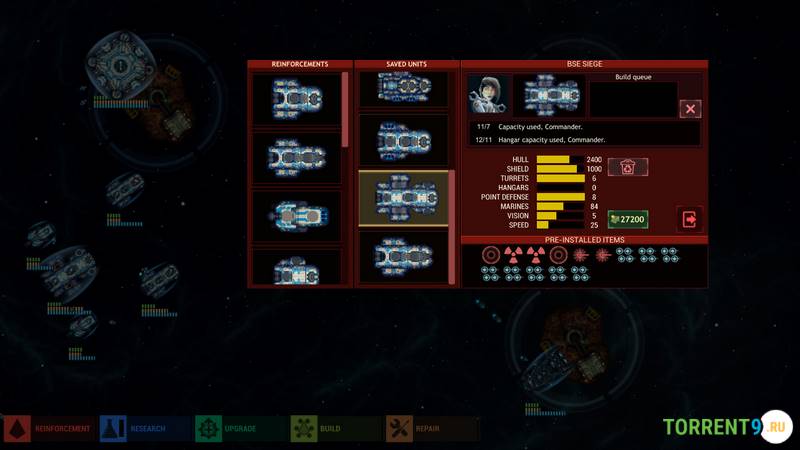Open the Reinforcement menu in the bottom bar
The image size is (800, 450).
[49, 429]
